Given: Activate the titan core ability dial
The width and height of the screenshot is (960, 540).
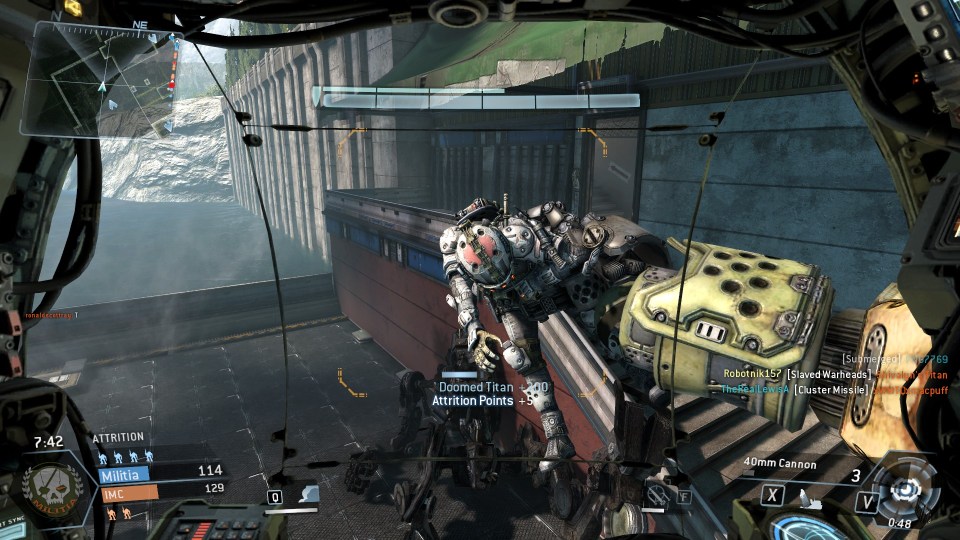Looking at the screenshot, I should click(x=907, y=488).
